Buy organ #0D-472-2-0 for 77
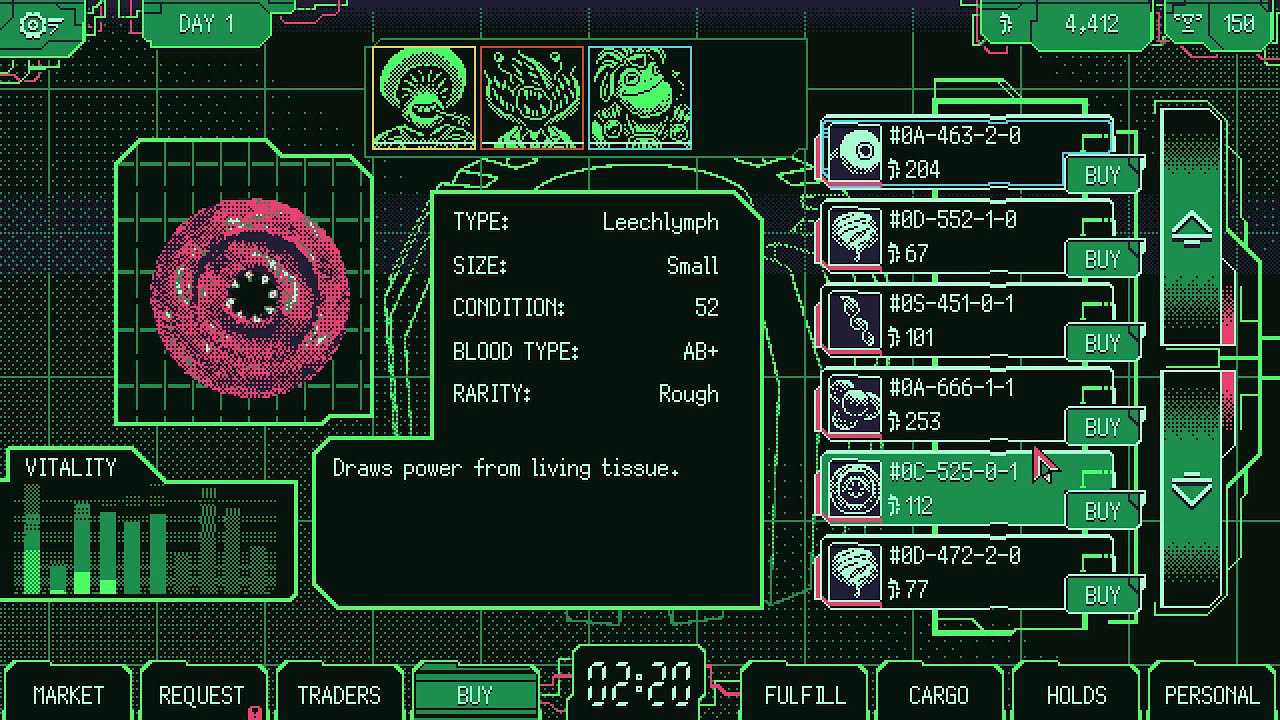1280x720 pixels. [x=1102, y=595]
